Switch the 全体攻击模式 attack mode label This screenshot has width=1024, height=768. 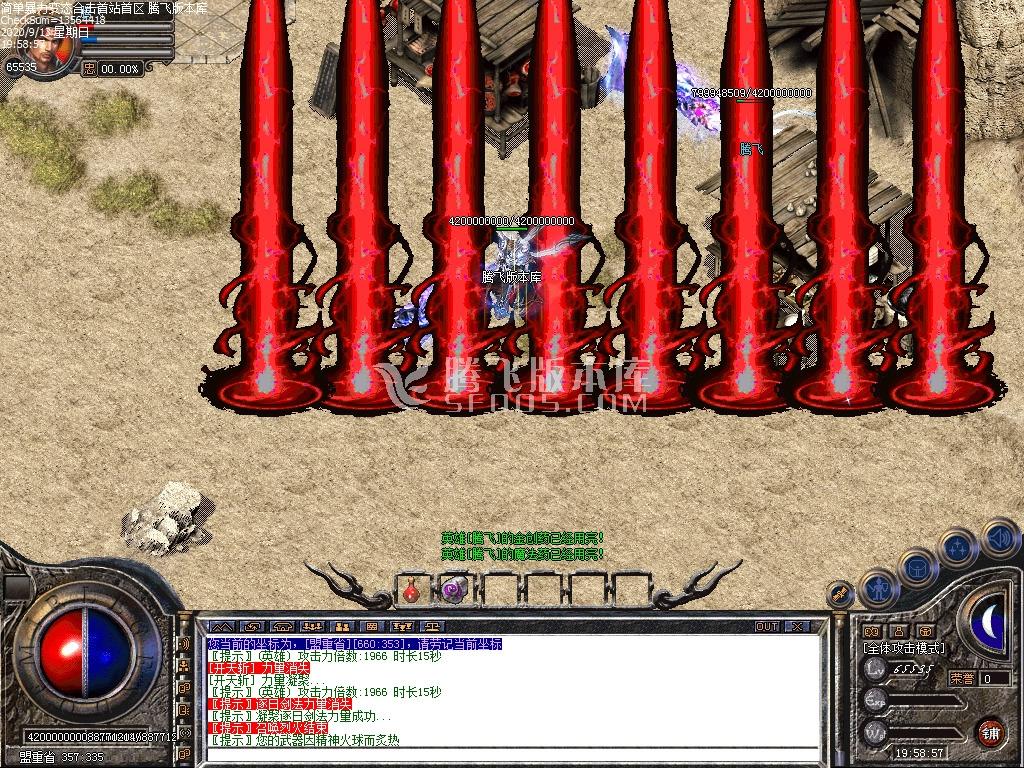(x=904, y=648)
